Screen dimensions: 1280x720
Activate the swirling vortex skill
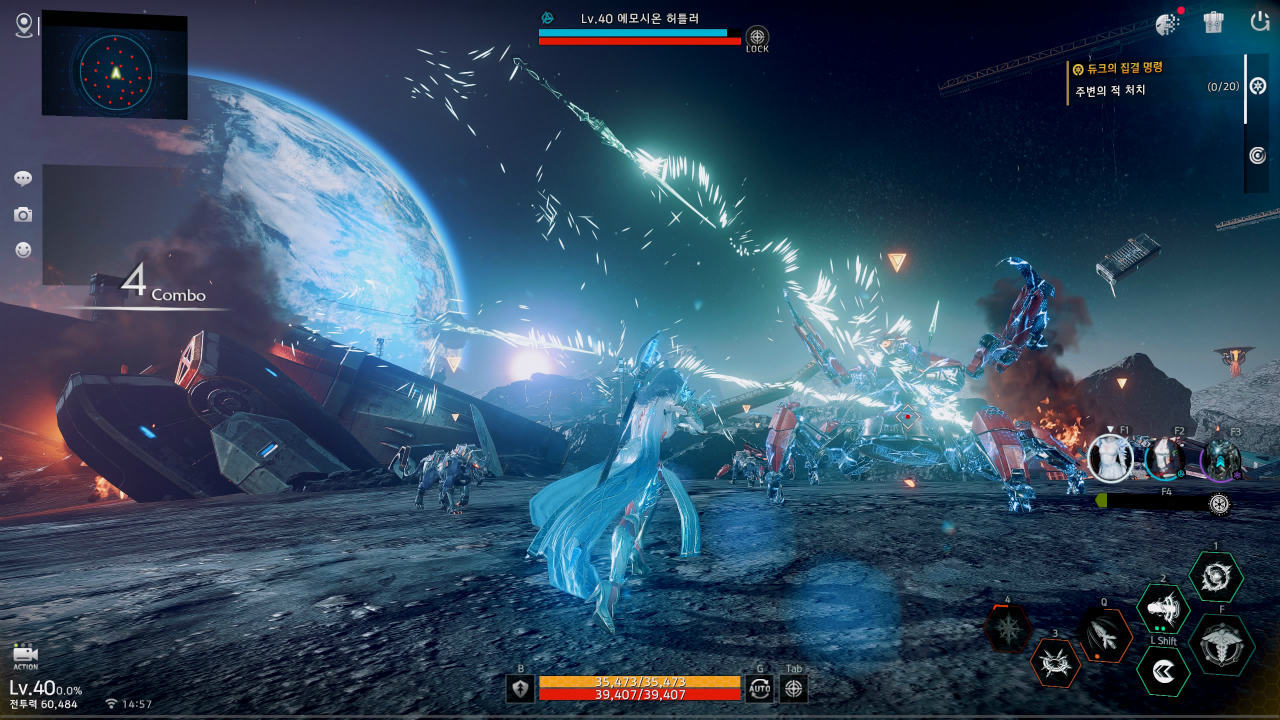point(1216,578)
